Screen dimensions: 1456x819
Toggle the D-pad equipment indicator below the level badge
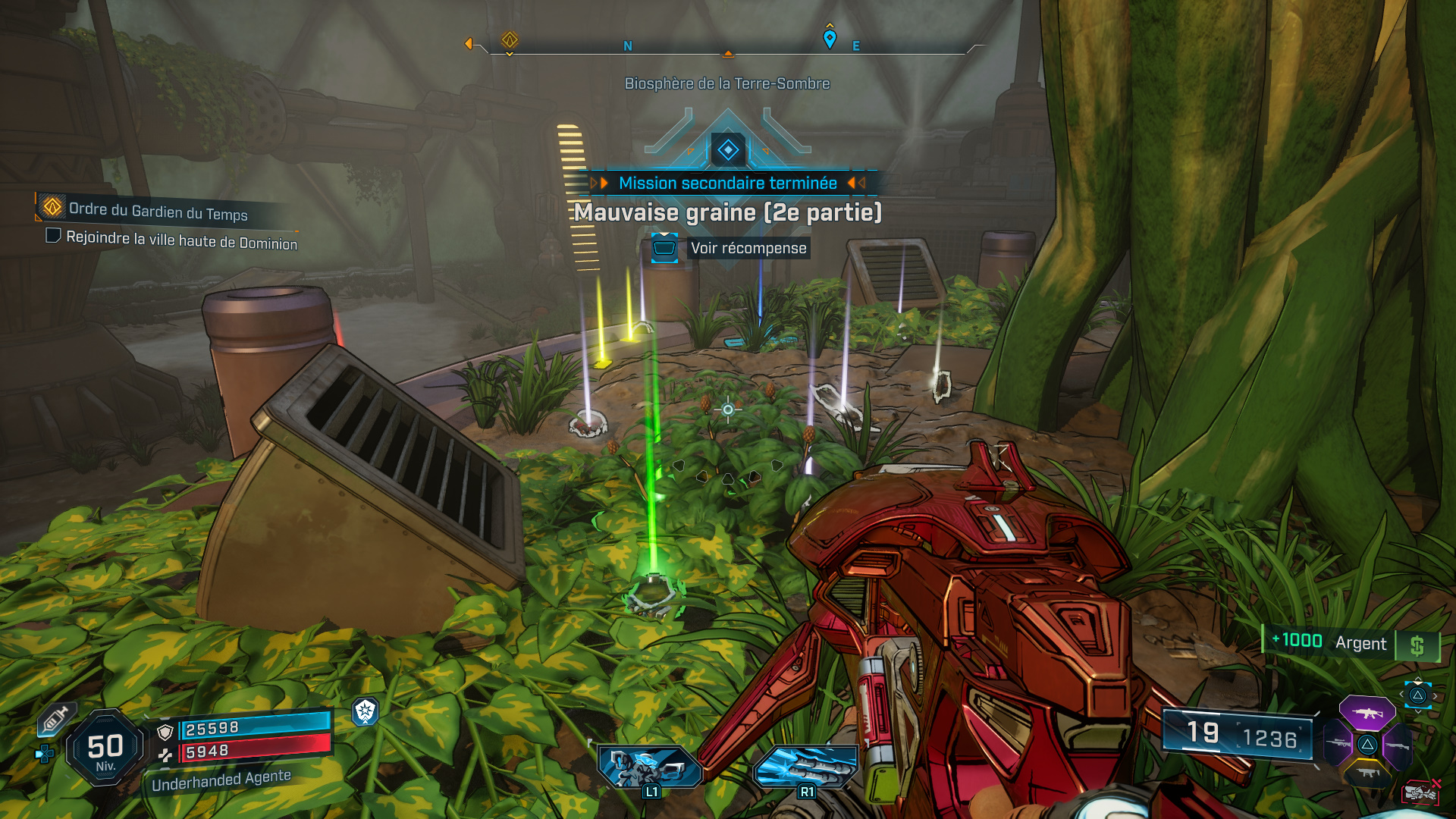pos(45,754)
